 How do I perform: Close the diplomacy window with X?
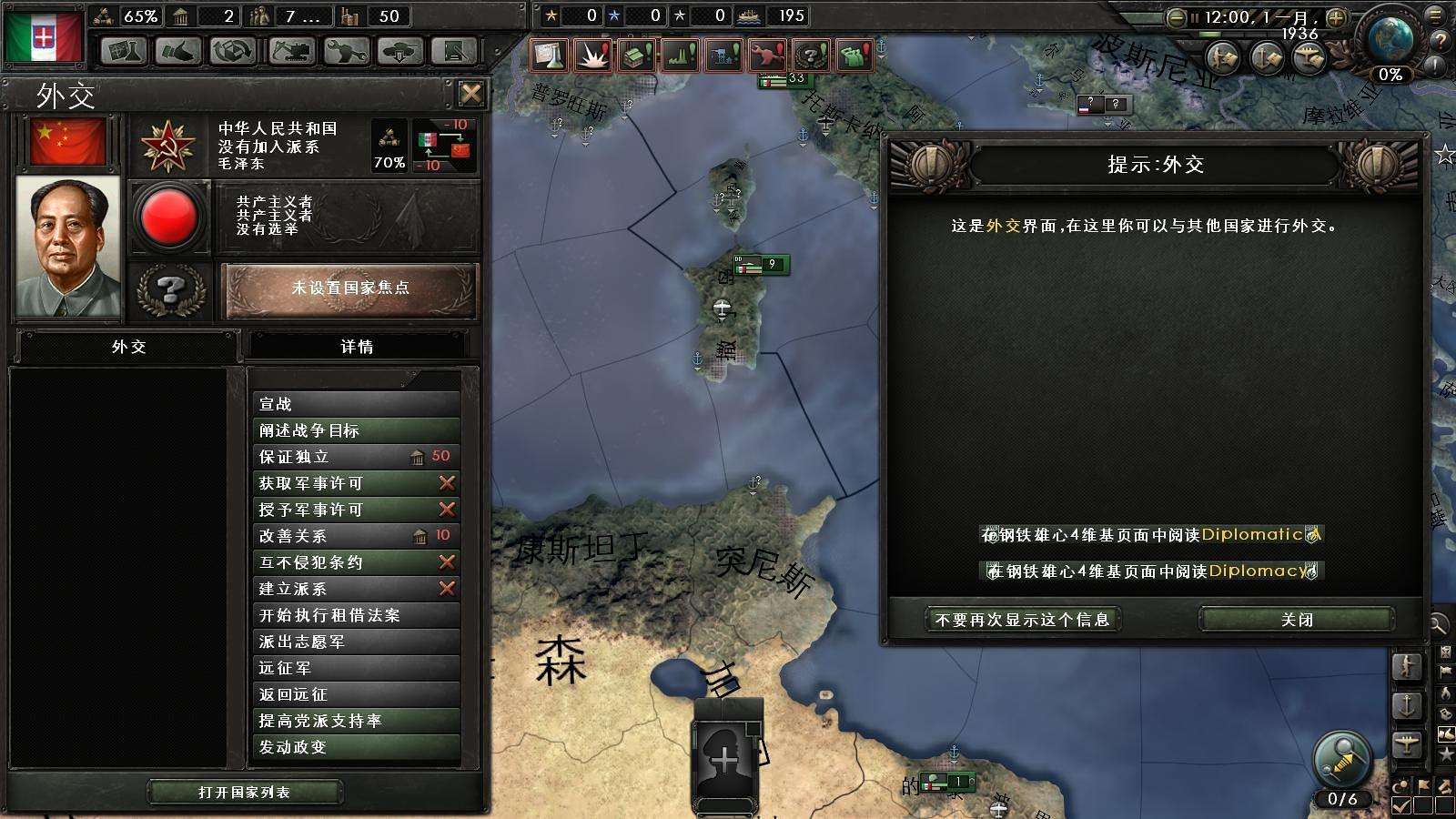[x=470, y=94]
